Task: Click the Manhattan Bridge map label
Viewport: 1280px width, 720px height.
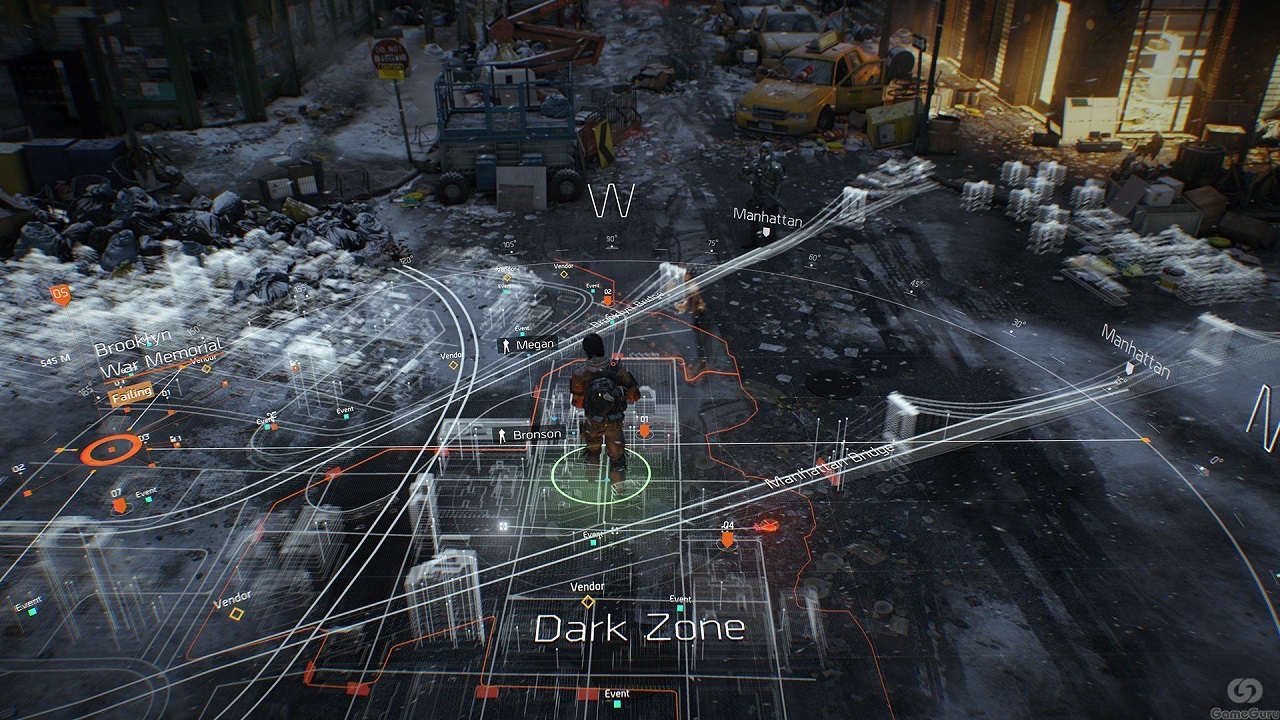Action: (x=830, y=465)
